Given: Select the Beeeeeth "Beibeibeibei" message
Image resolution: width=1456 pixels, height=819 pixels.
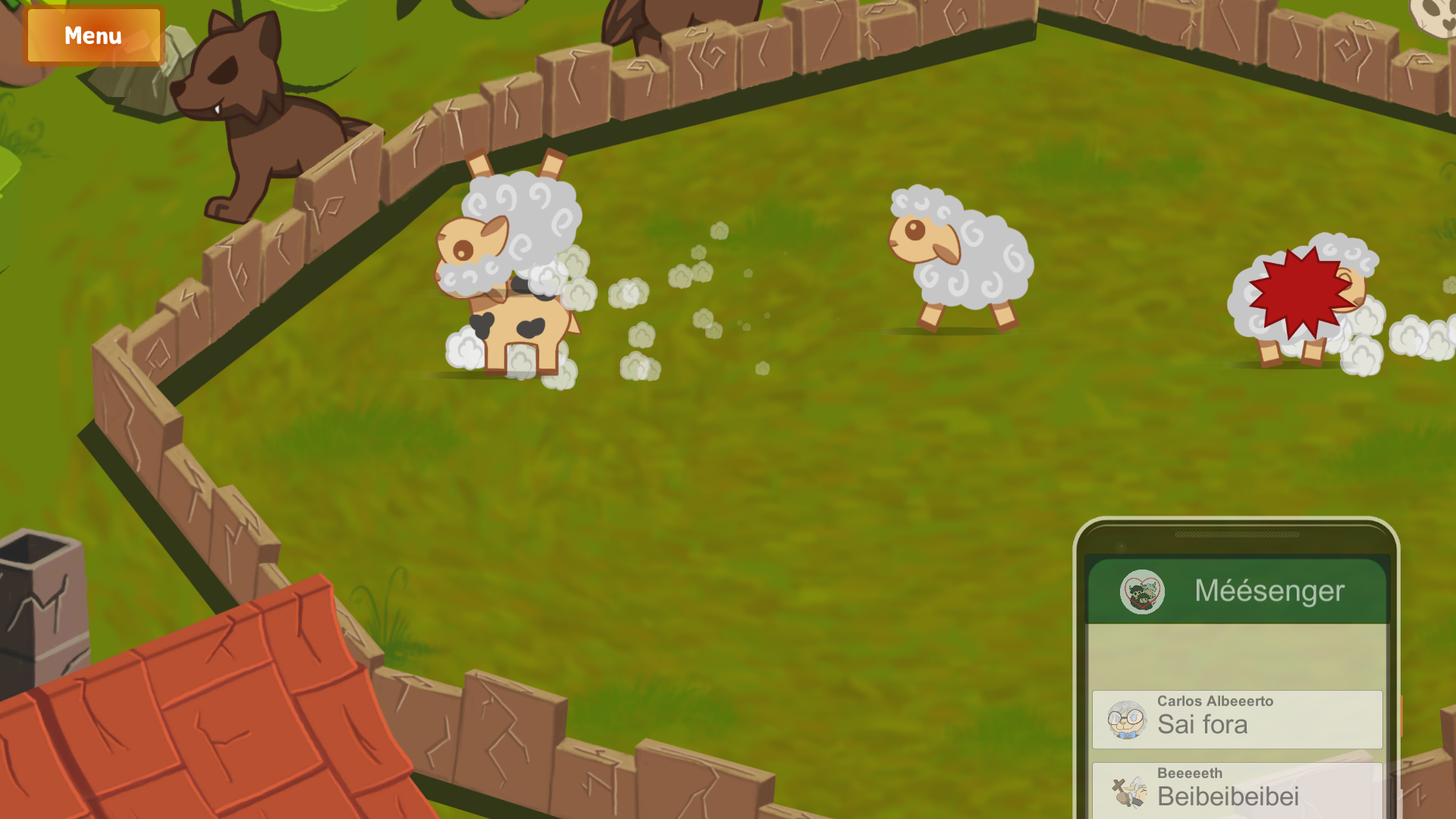Looking at the screenshot, I should [1237, 790].
